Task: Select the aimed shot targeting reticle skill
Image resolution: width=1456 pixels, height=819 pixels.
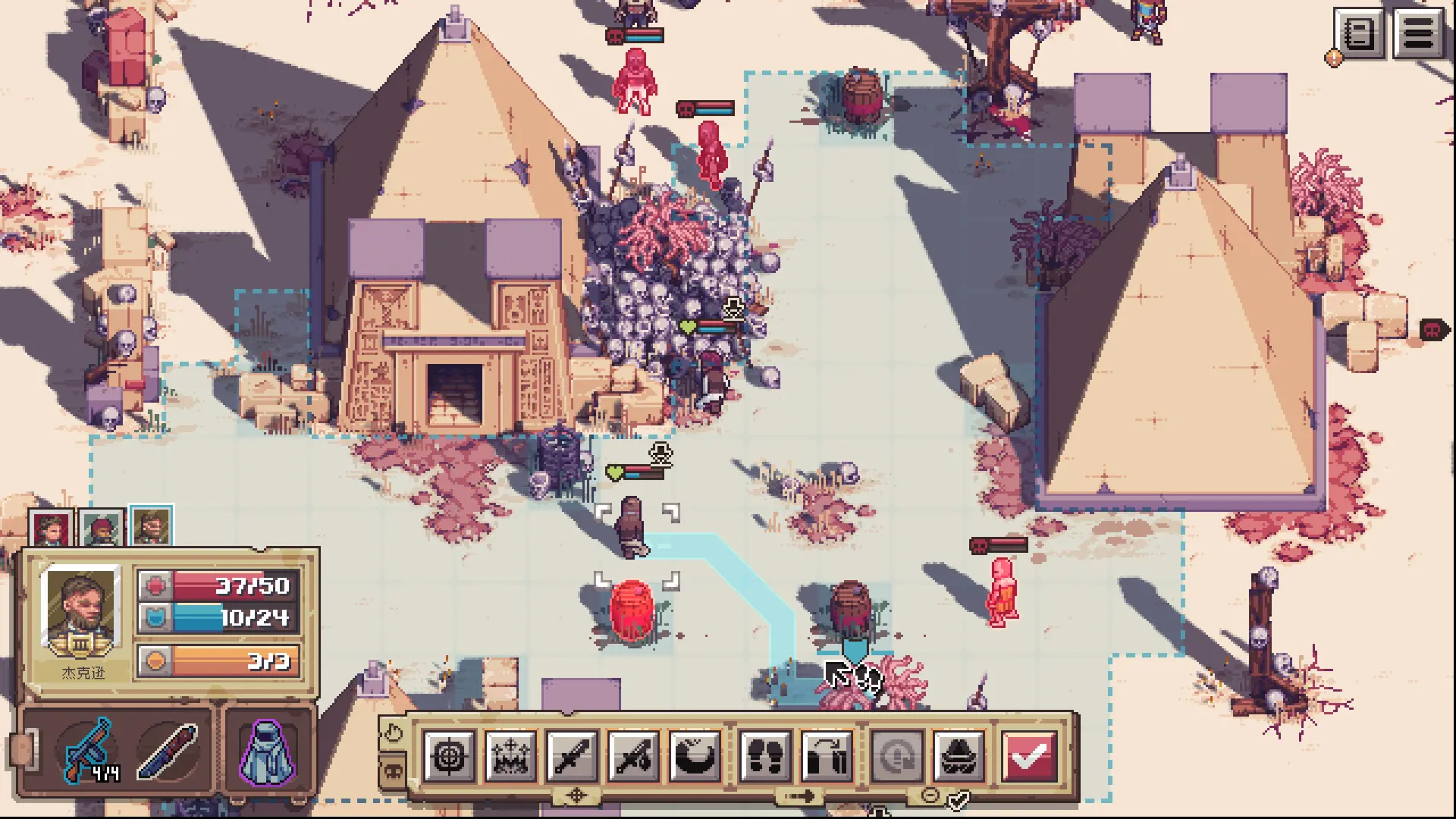Action: pos(450,758)
